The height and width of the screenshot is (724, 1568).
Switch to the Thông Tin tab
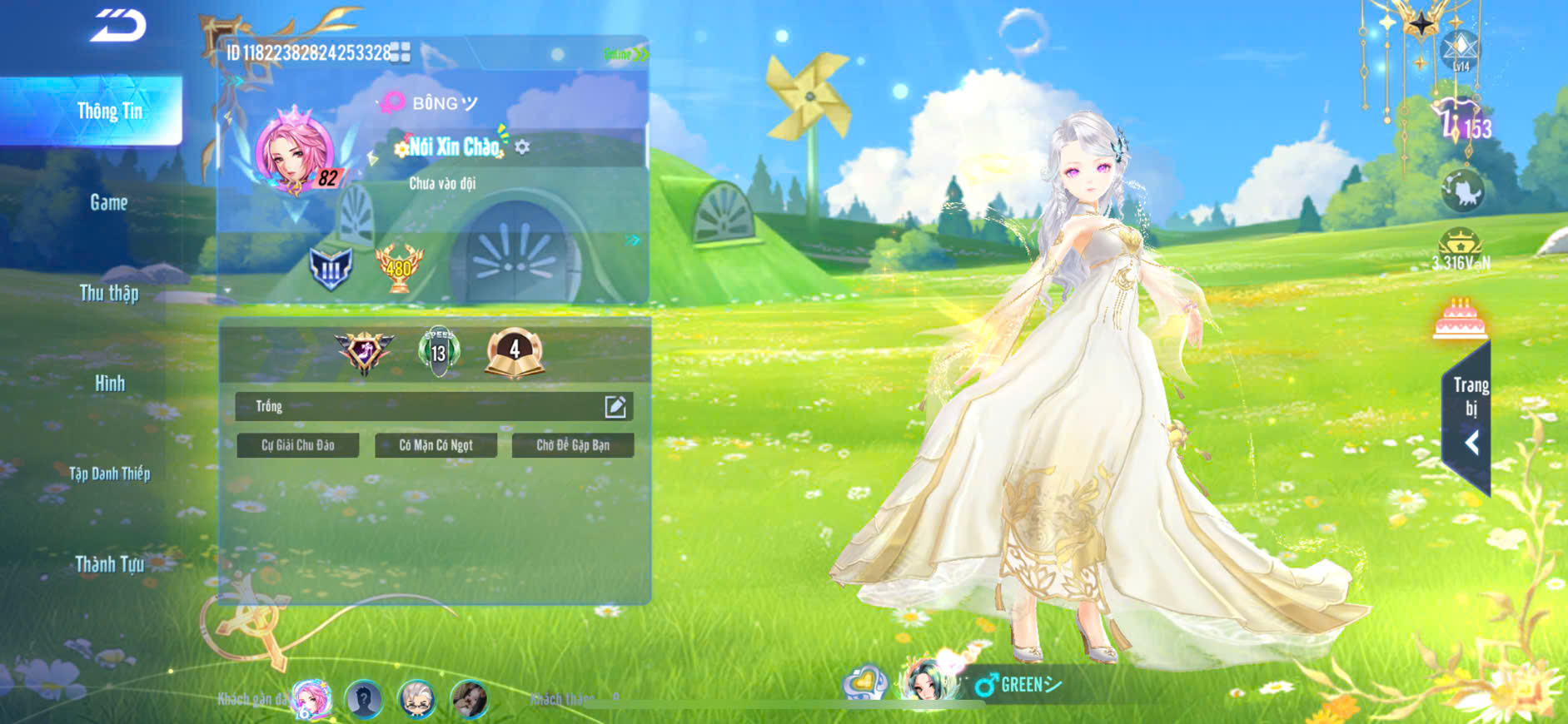pos(109,112)
